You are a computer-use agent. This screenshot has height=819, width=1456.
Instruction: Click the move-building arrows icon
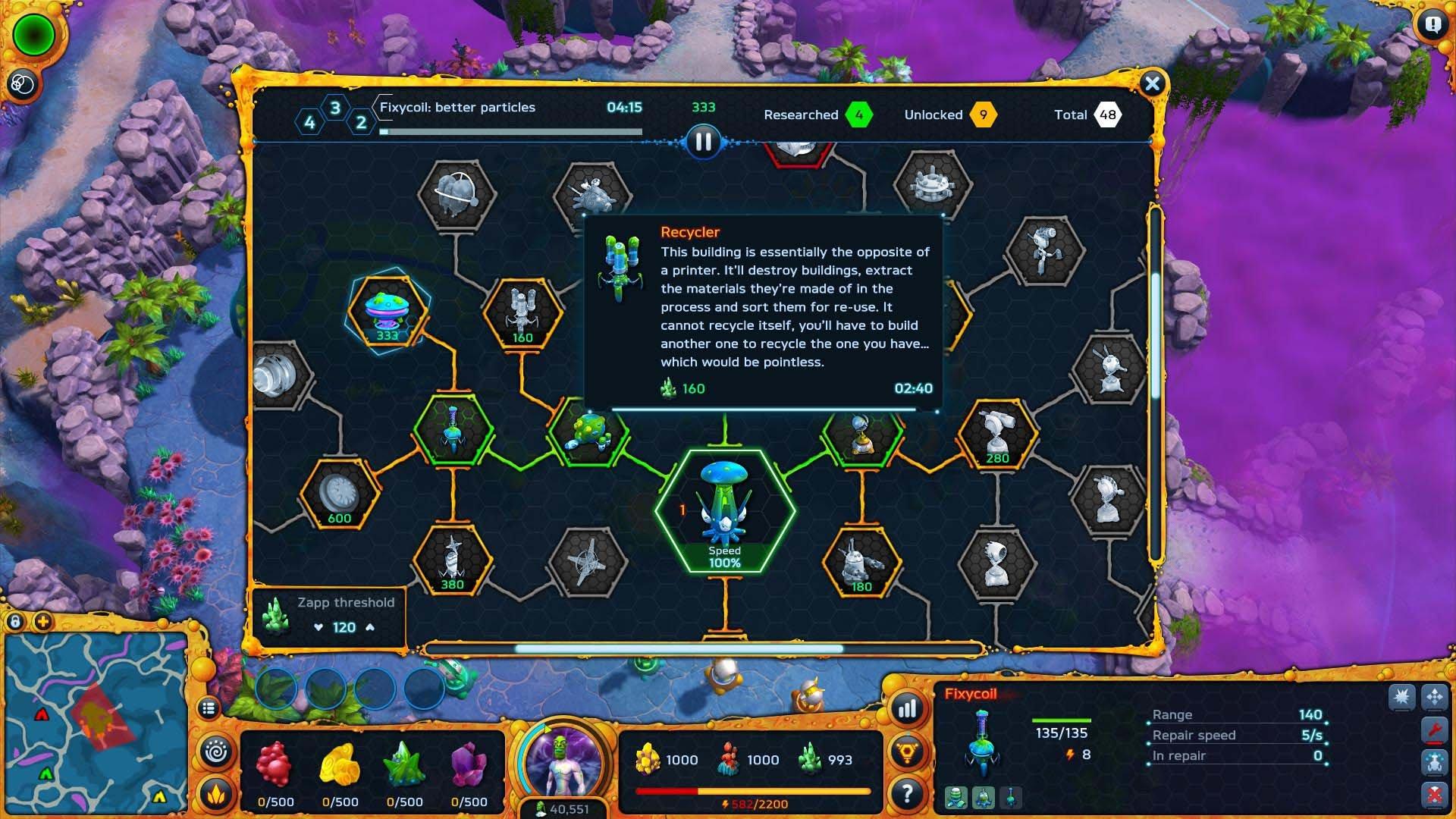[1434, 695]
